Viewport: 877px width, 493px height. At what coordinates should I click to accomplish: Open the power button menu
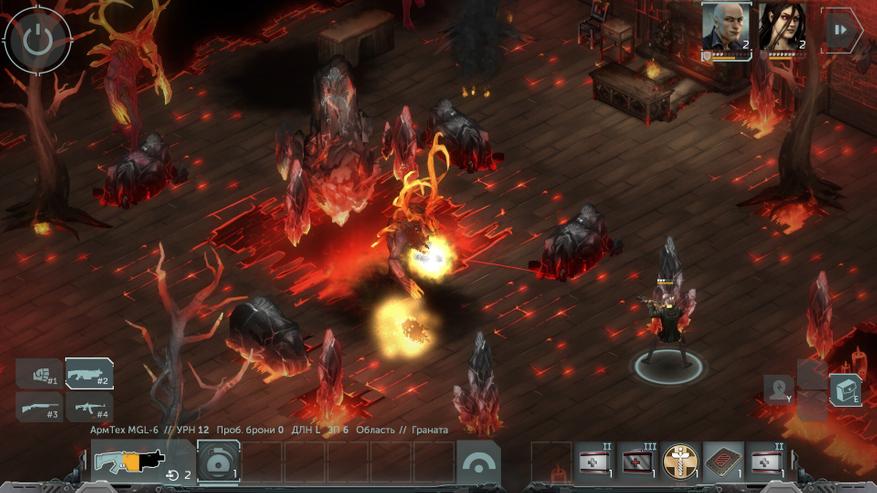[37, 39]
